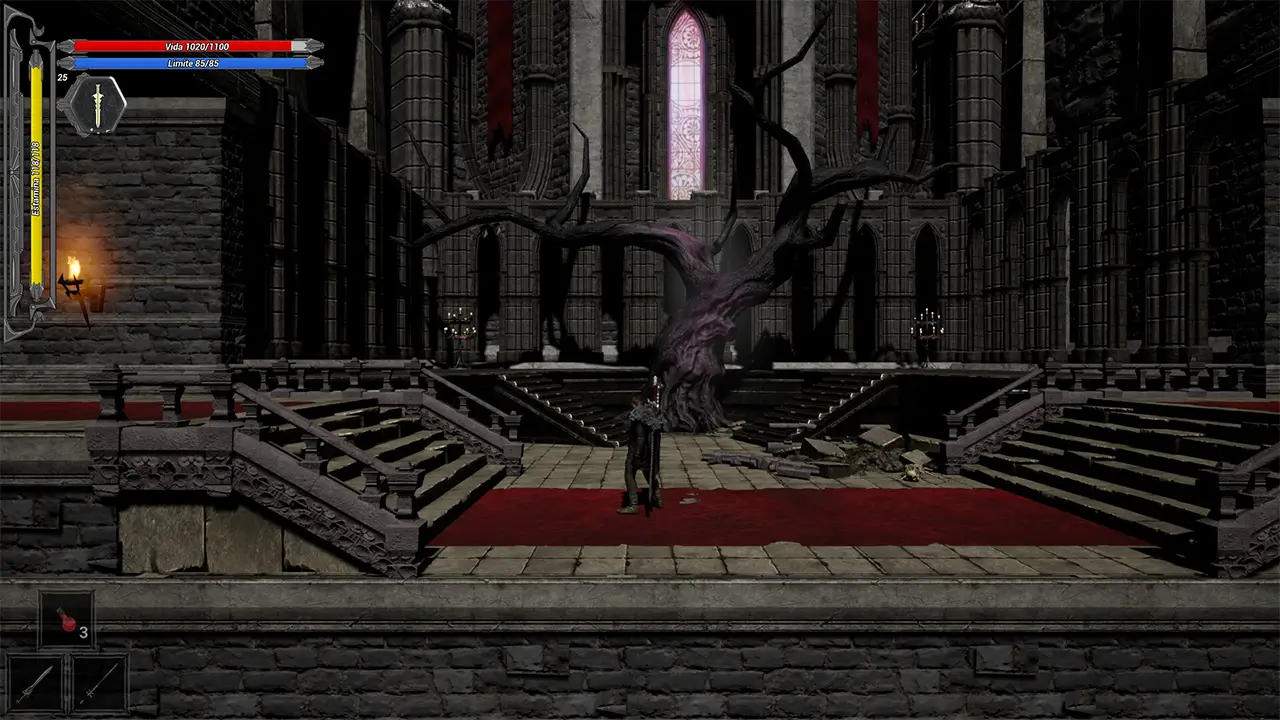Click the hexagonal golden sword ability icon

tap(95, 105)
